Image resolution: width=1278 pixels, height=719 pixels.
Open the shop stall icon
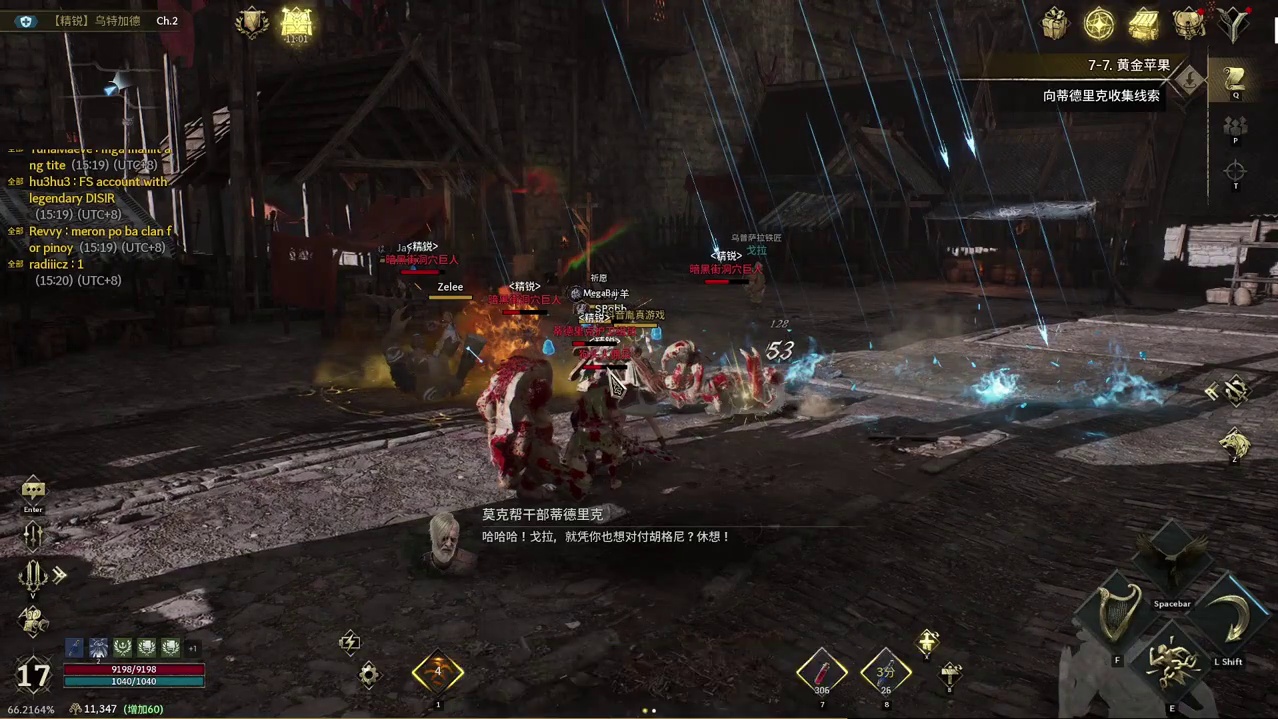1144,23
